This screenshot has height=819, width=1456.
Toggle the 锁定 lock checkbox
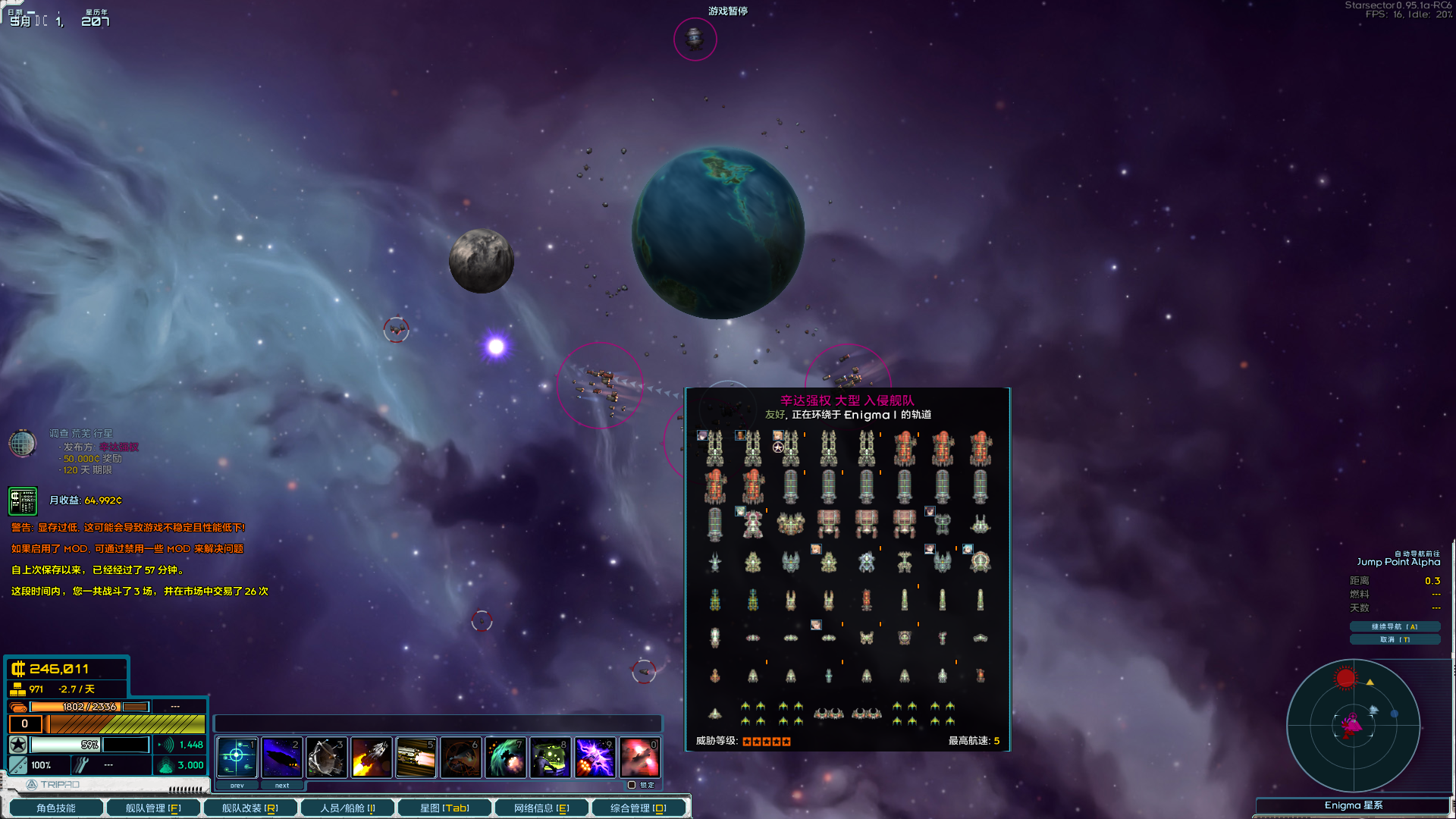(x=632, y=785)
